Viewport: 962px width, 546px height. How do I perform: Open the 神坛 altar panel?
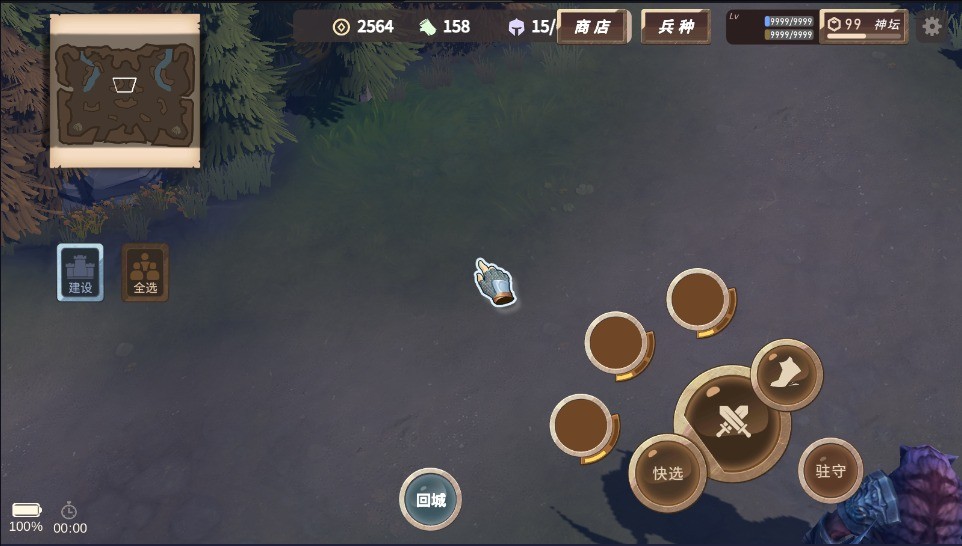tap(864, 26)
